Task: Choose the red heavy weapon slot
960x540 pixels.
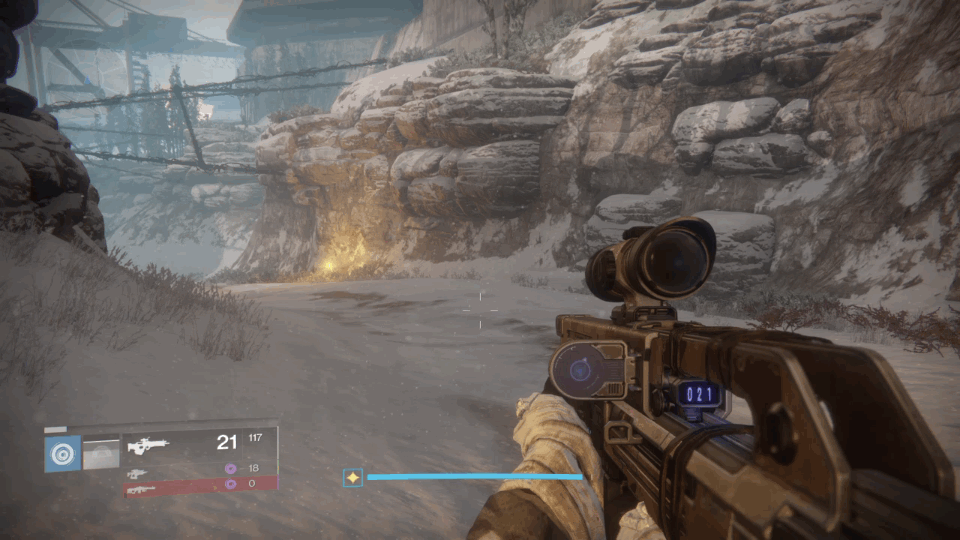Action: click(140, 487)
